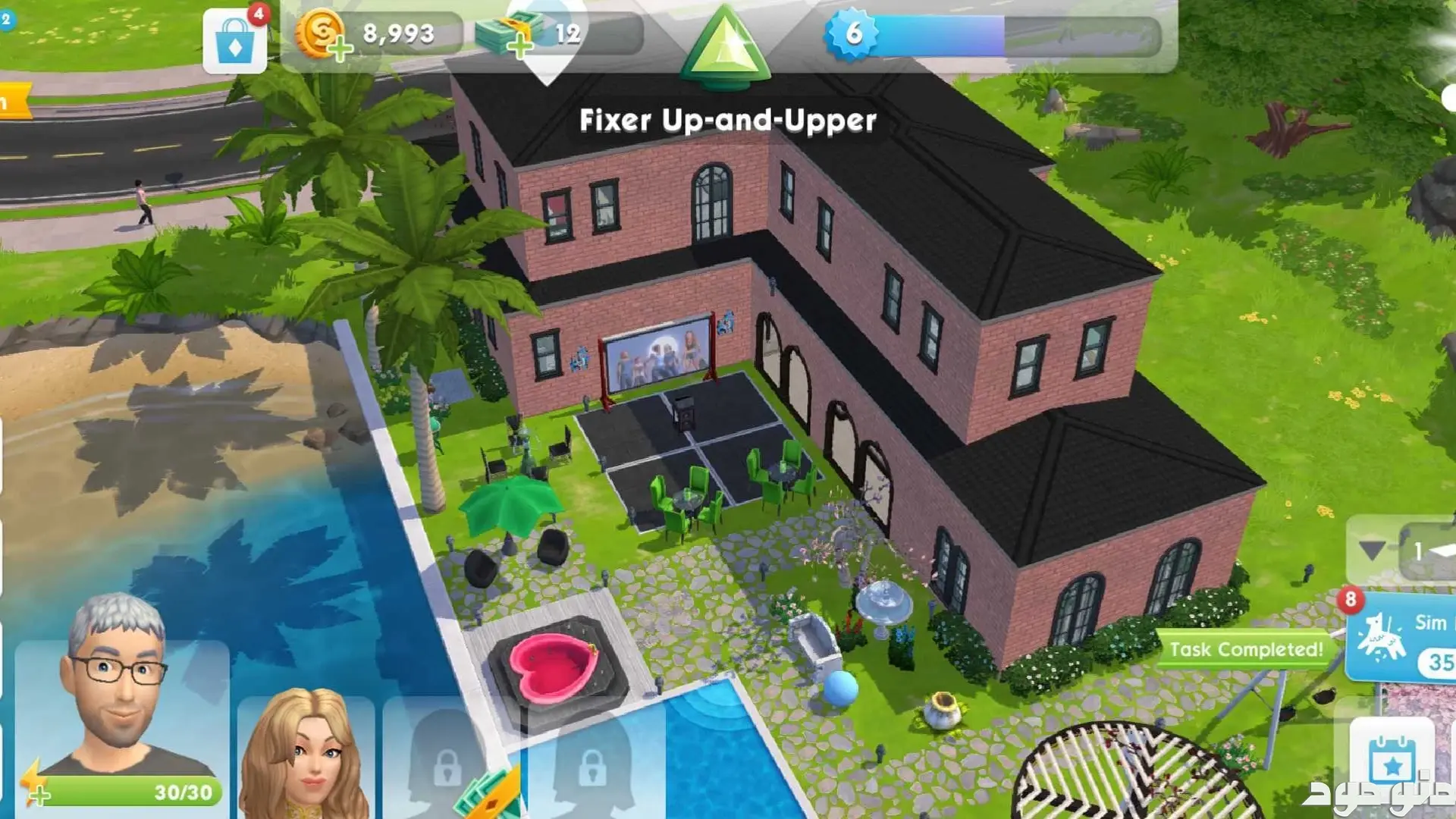Screen dimensions: 1456x819
Task: Open the level 6 badge
Action: 852,34
